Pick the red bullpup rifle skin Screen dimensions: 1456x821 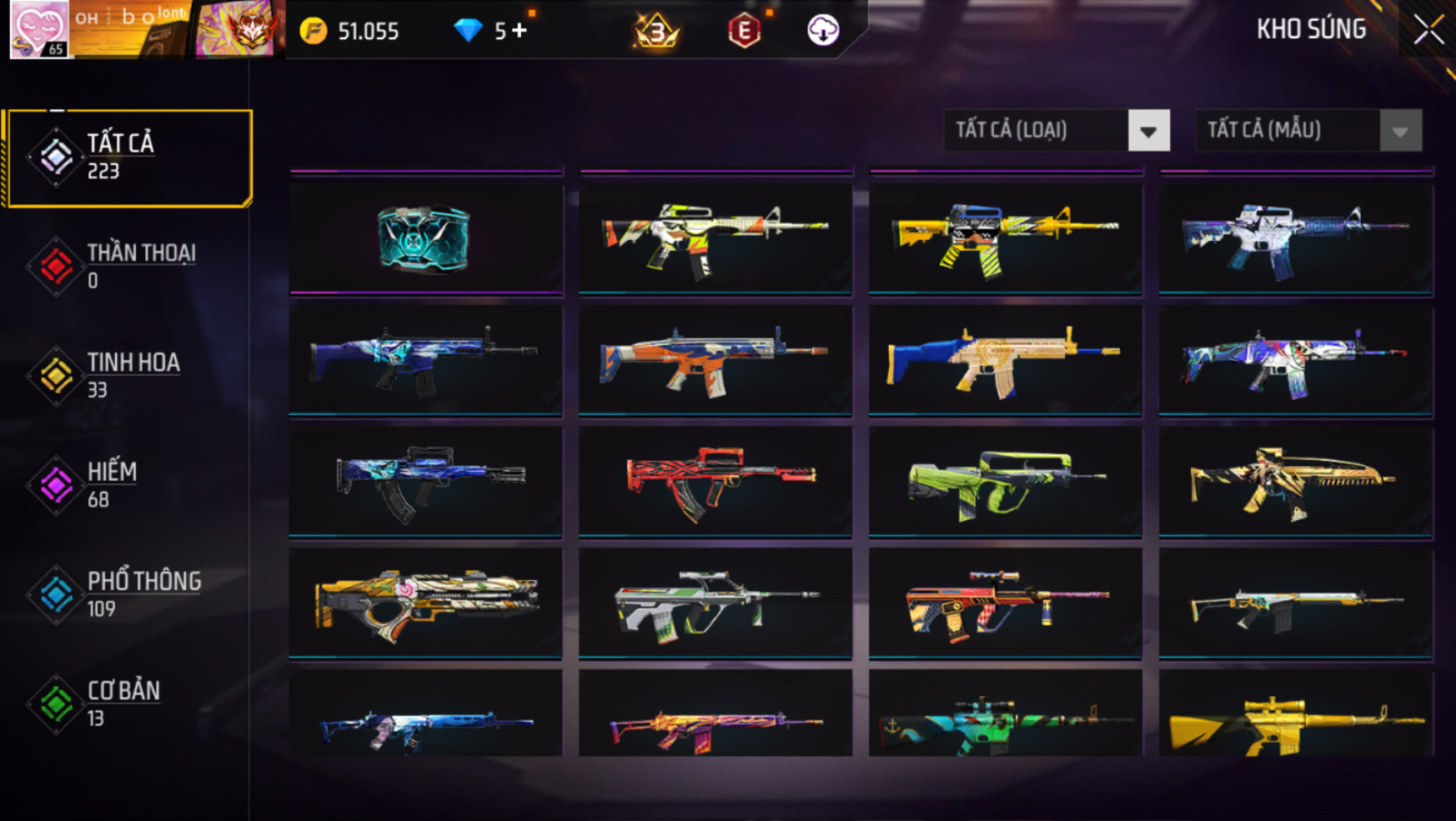[x=715, y=481]
